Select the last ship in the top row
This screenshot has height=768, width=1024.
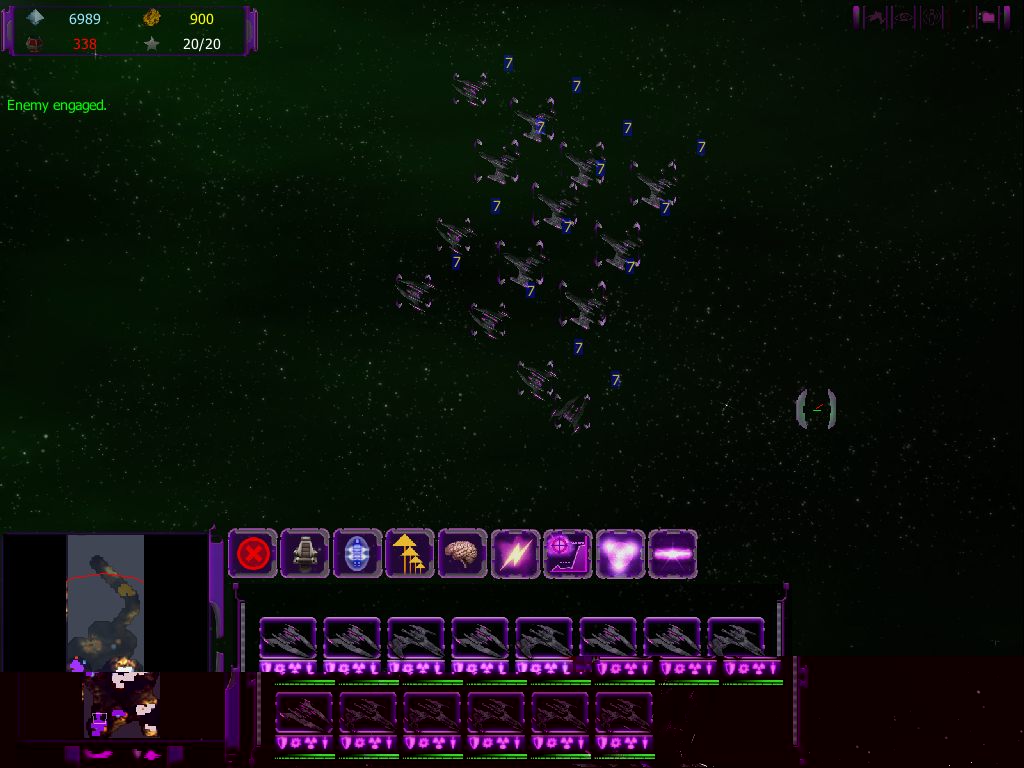736,638
